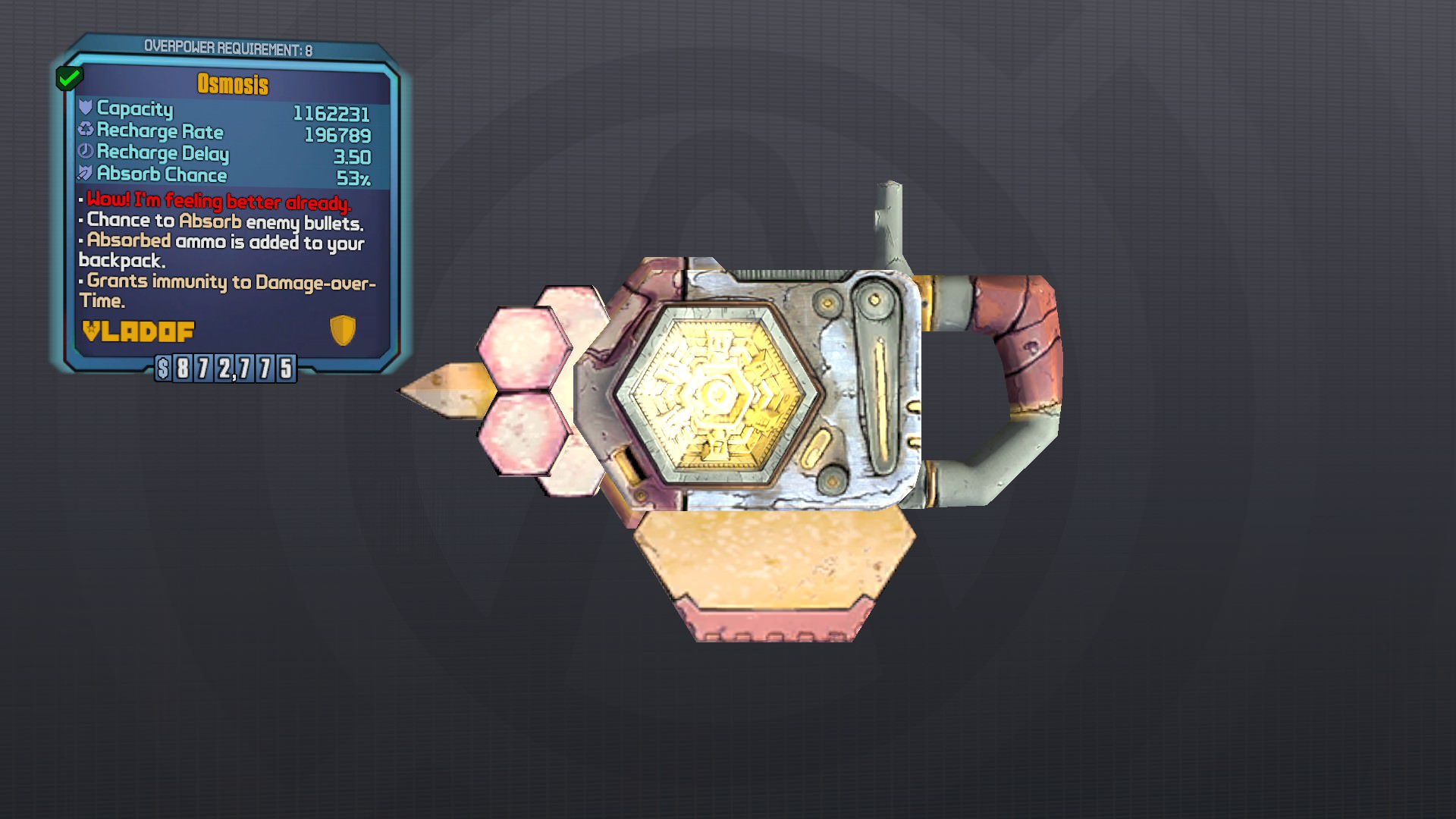1456x819 pixels.
Task: Click the Osmosis title to mark as favorite
Action: 233,84
